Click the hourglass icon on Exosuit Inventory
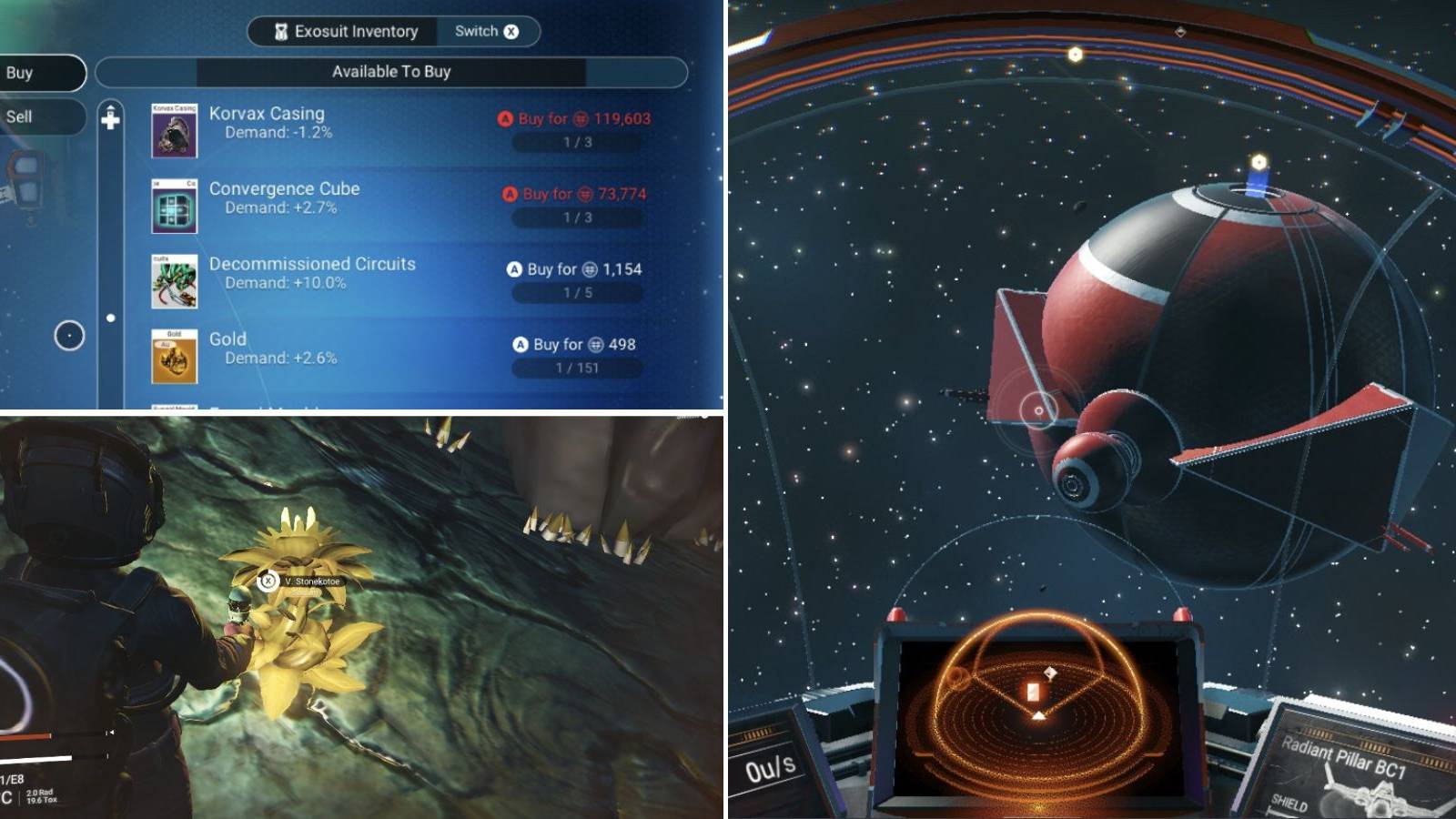1456x819 pixels. (x=282, y=31)
